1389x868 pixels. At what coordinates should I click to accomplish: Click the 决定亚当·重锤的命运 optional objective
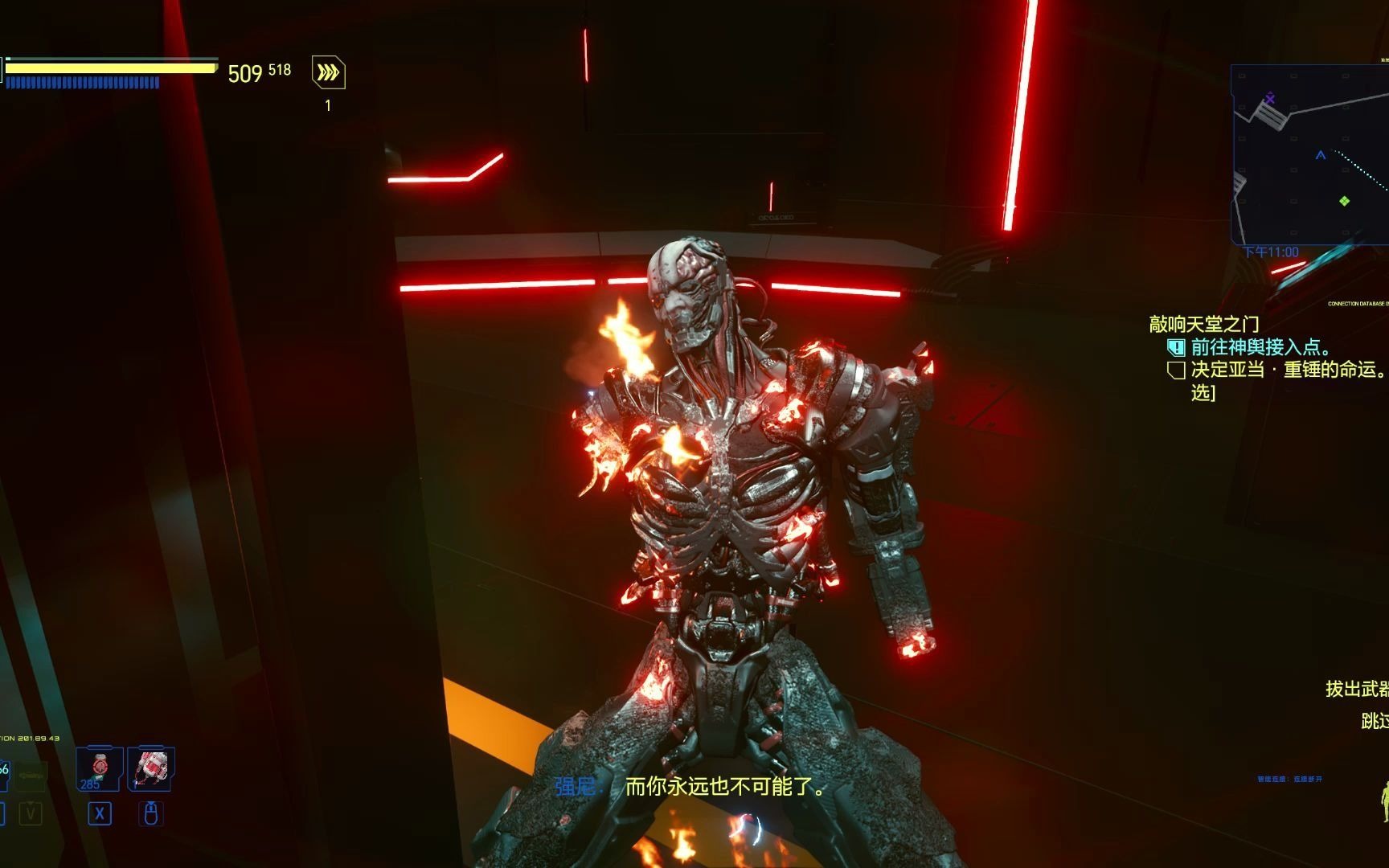pyautogui.click(x=1288, y=370)
